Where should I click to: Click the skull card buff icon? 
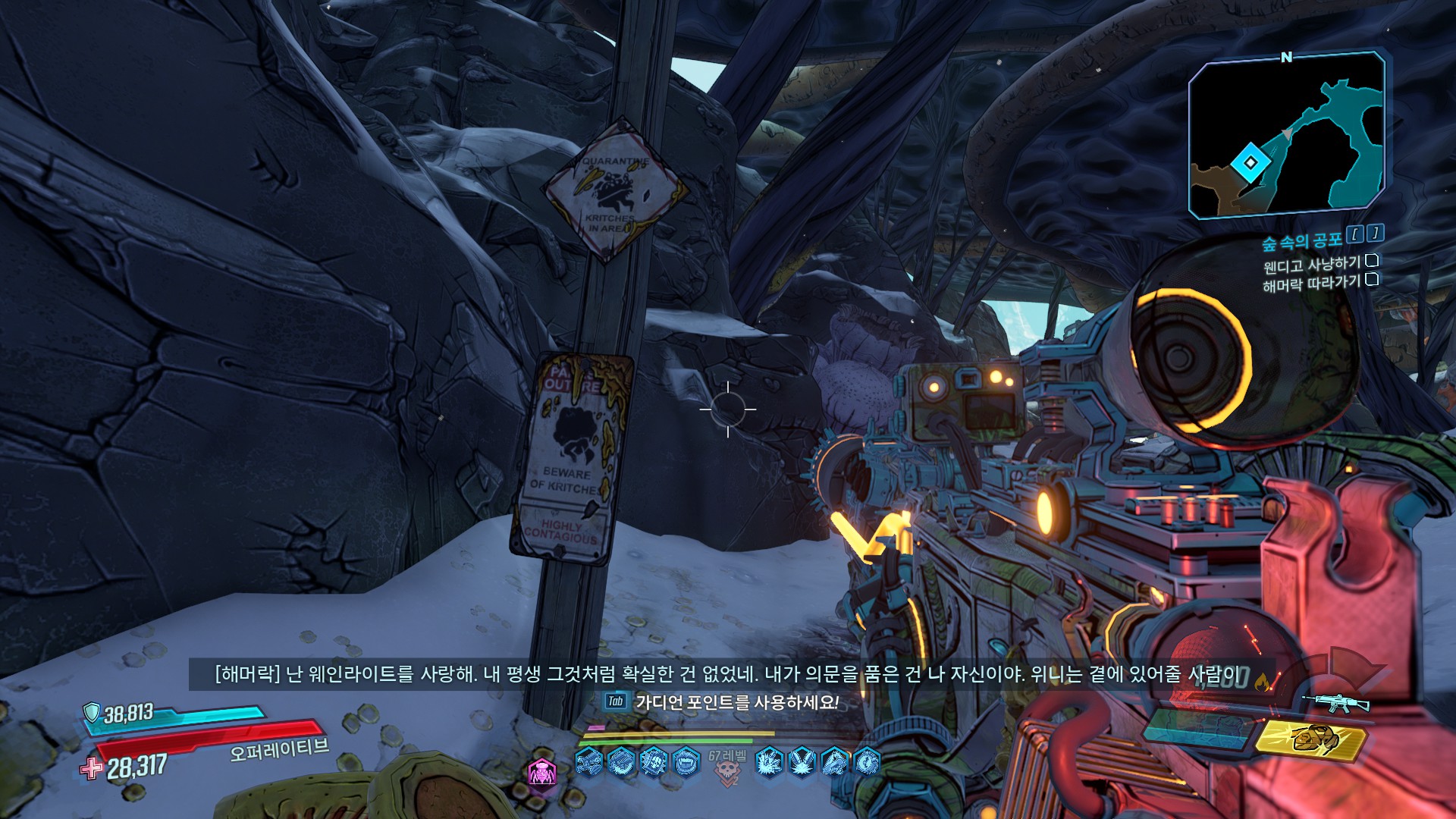point(654,761)
